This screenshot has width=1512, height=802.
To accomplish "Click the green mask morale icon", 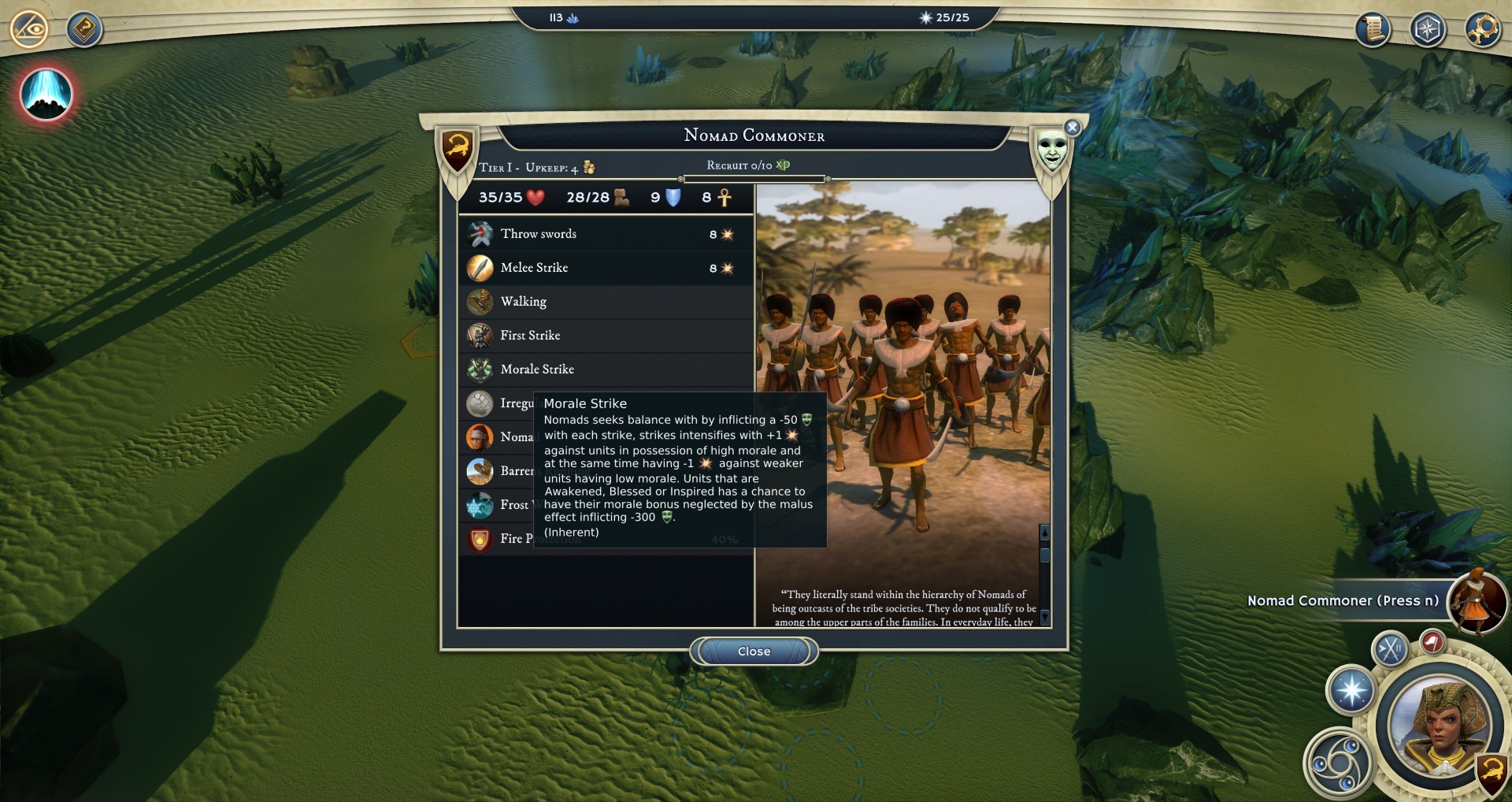I will tap(1051, 148).
